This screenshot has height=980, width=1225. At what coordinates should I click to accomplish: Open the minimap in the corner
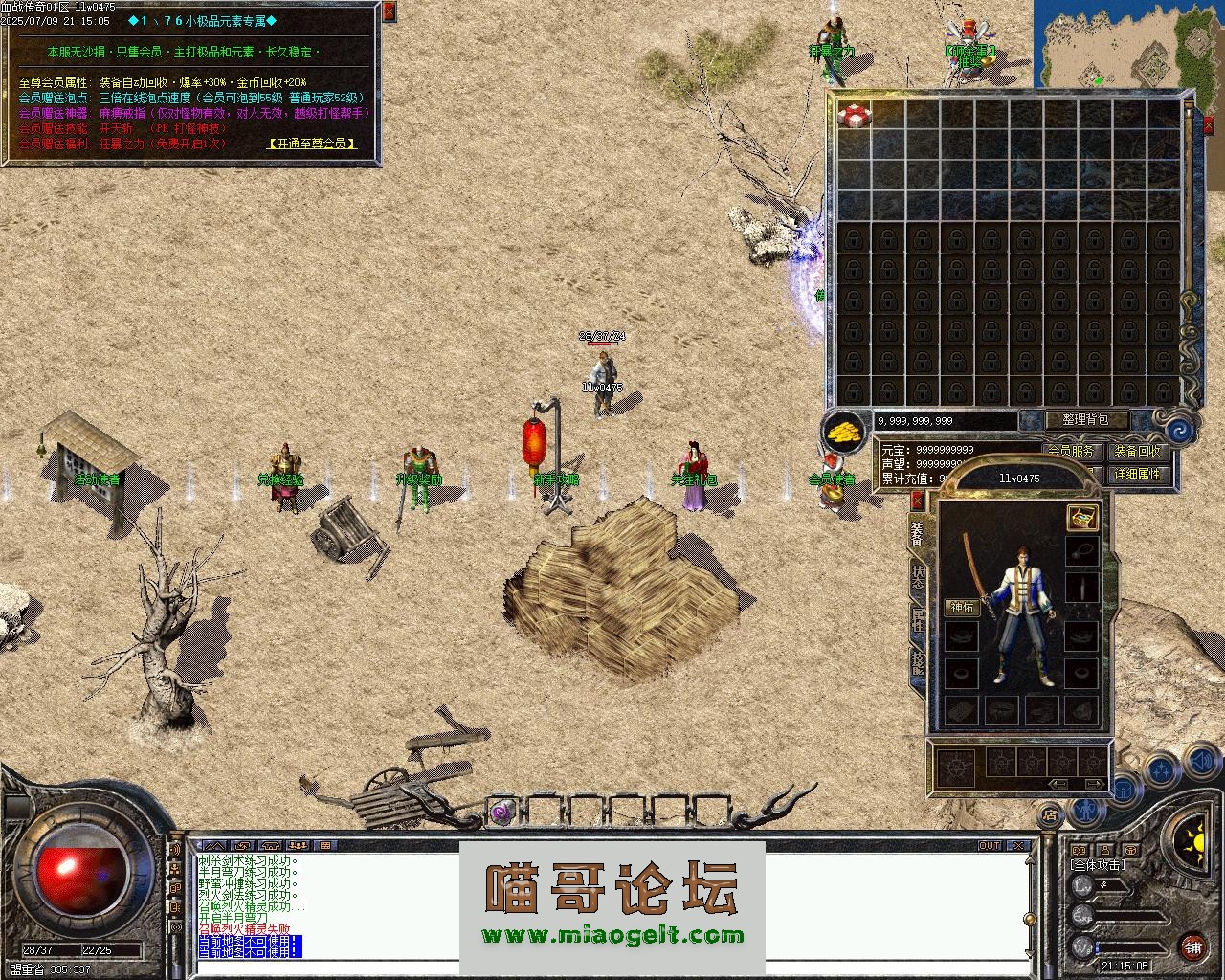(1128, 43)
